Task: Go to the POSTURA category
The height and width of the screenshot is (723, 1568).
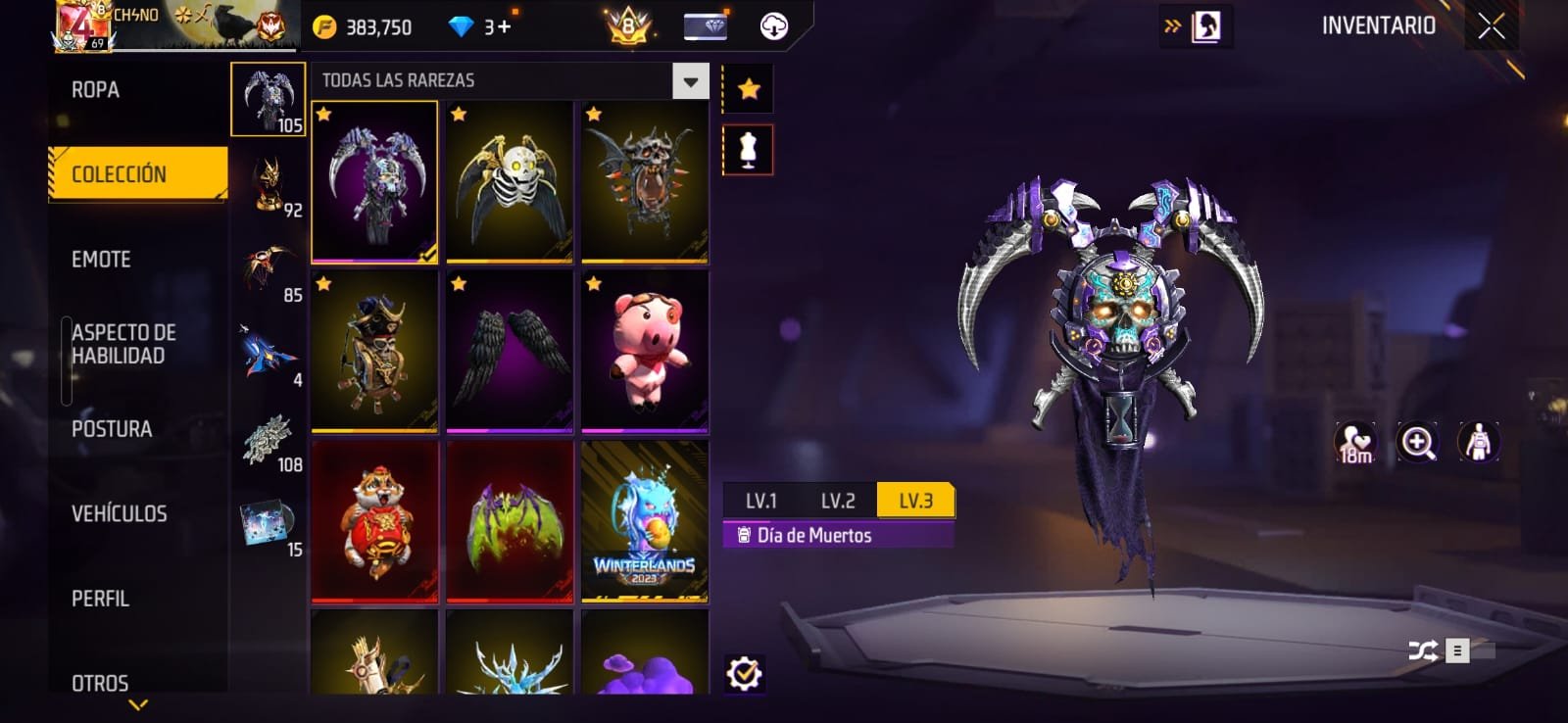Action: coord(112,429)
